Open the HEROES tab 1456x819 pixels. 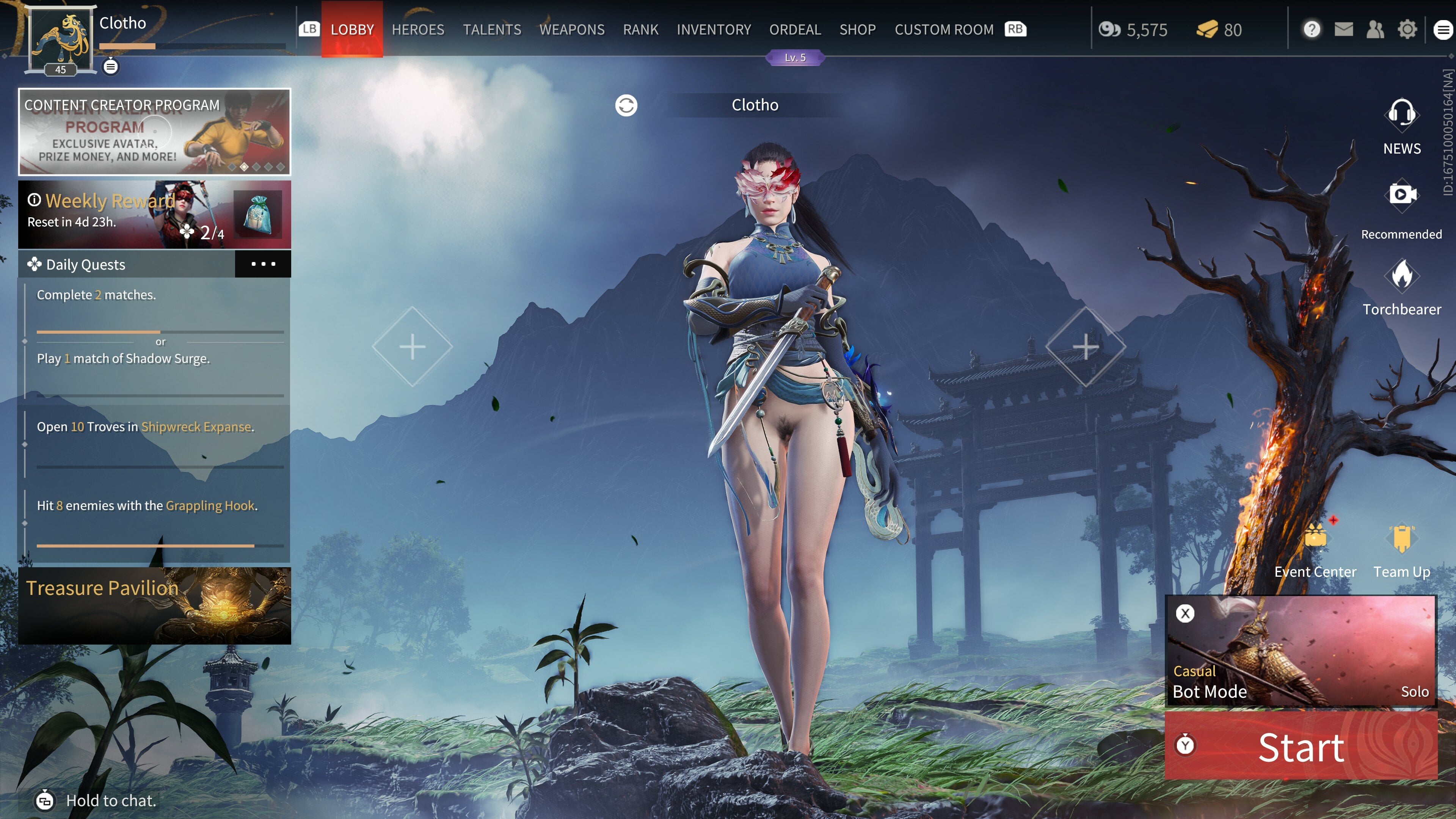pyautogui.click(x=418, y=30)
